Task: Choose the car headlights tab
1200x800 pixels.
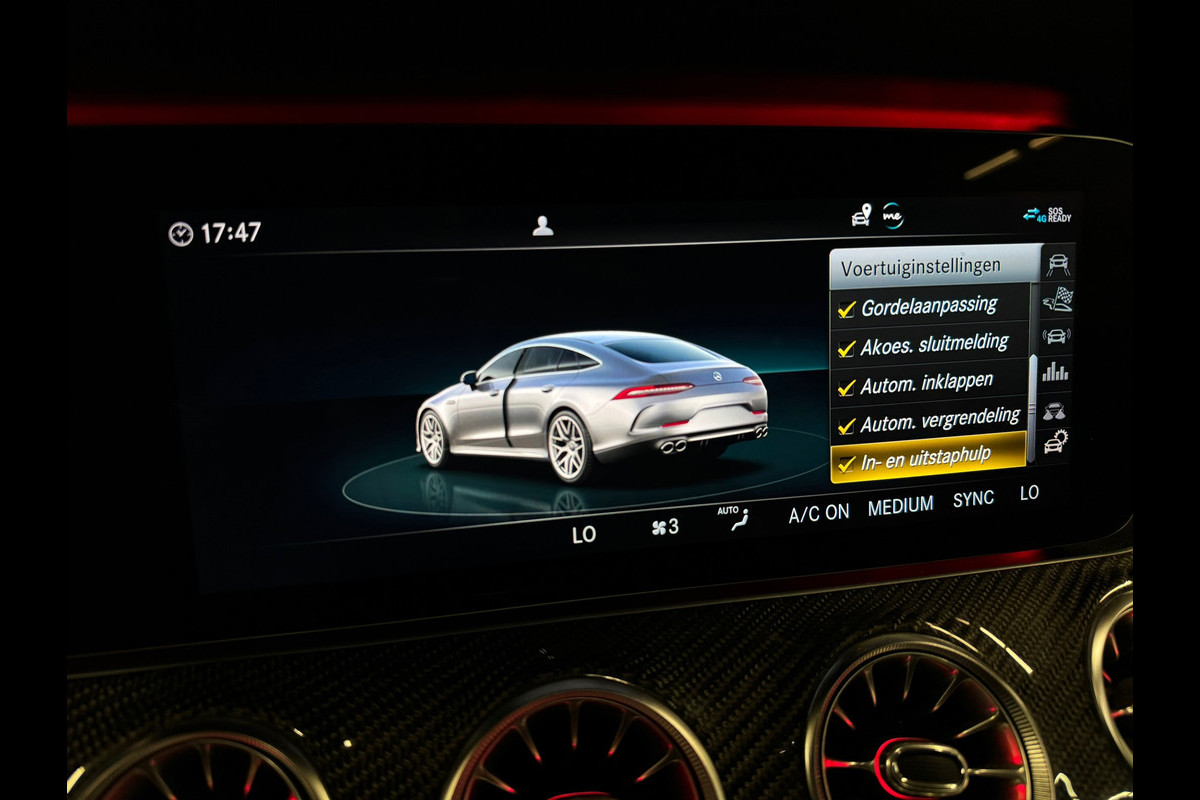Action: (x=1055, y=409)
